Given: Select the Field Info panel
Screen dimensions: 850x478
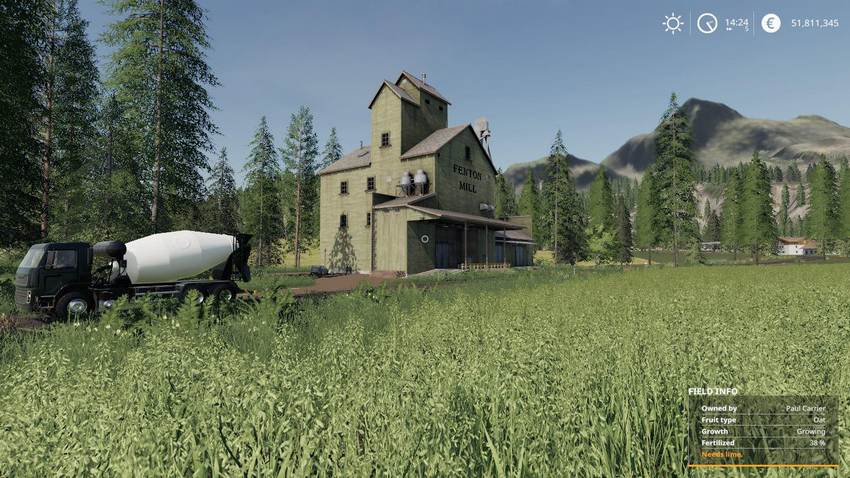Looking at the screenshot, I should point(762,427).
